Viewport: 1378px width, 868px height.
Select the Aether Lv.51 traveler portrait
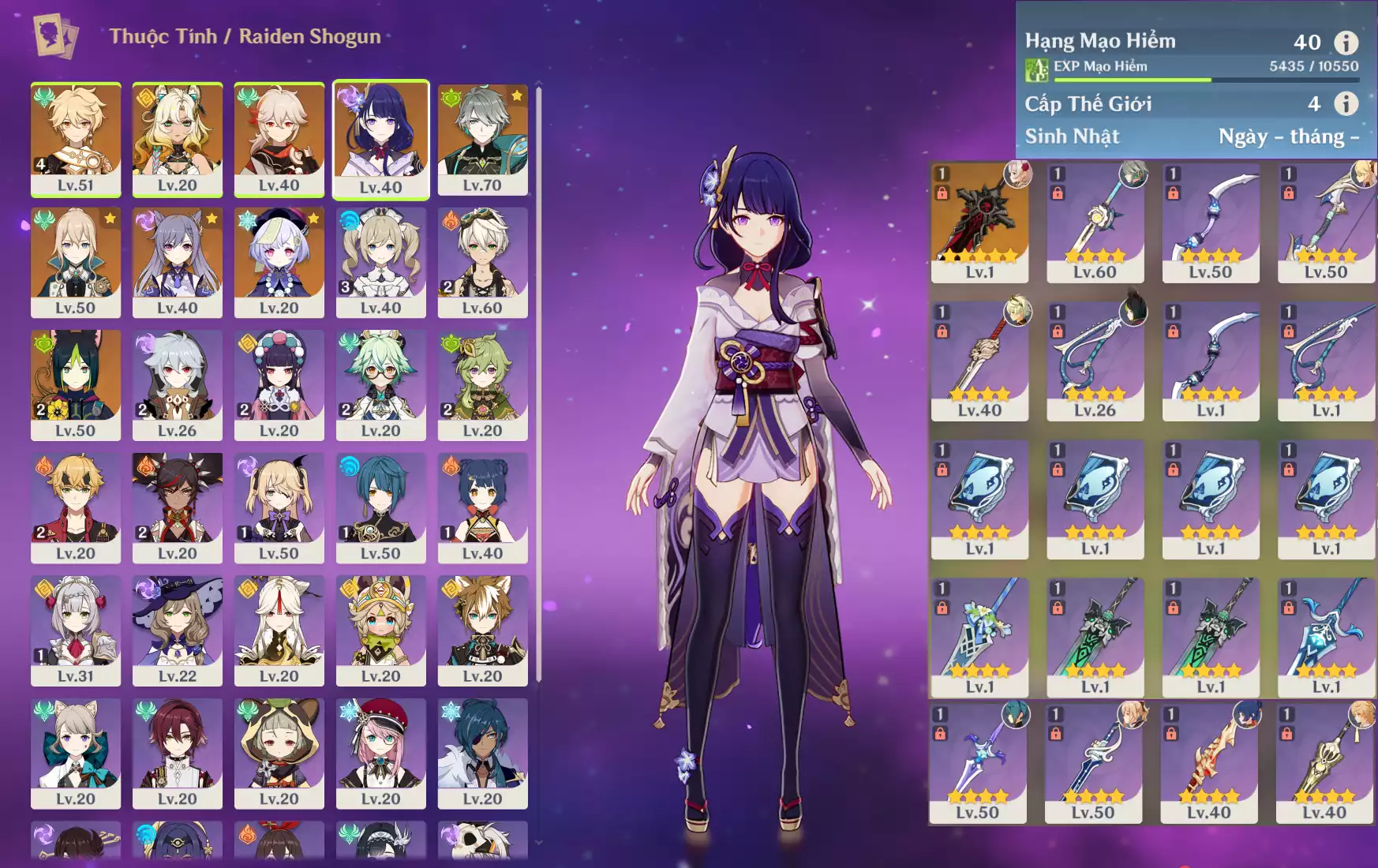point(76,138)
